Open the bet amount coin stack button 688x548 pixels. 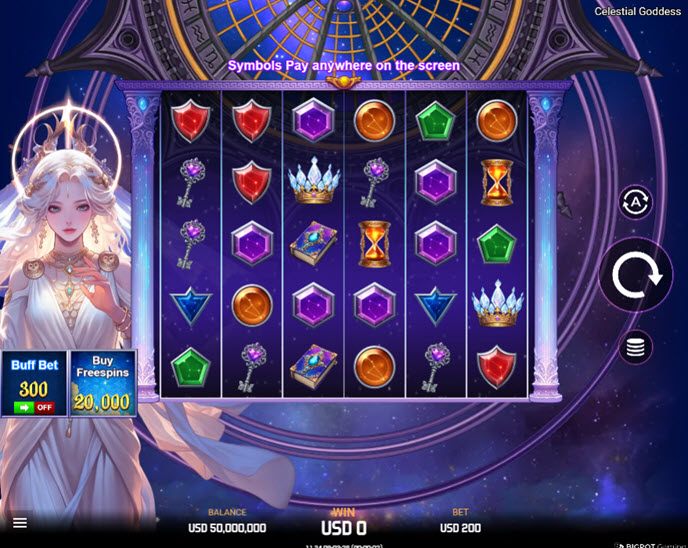click(x=636, y=347)
